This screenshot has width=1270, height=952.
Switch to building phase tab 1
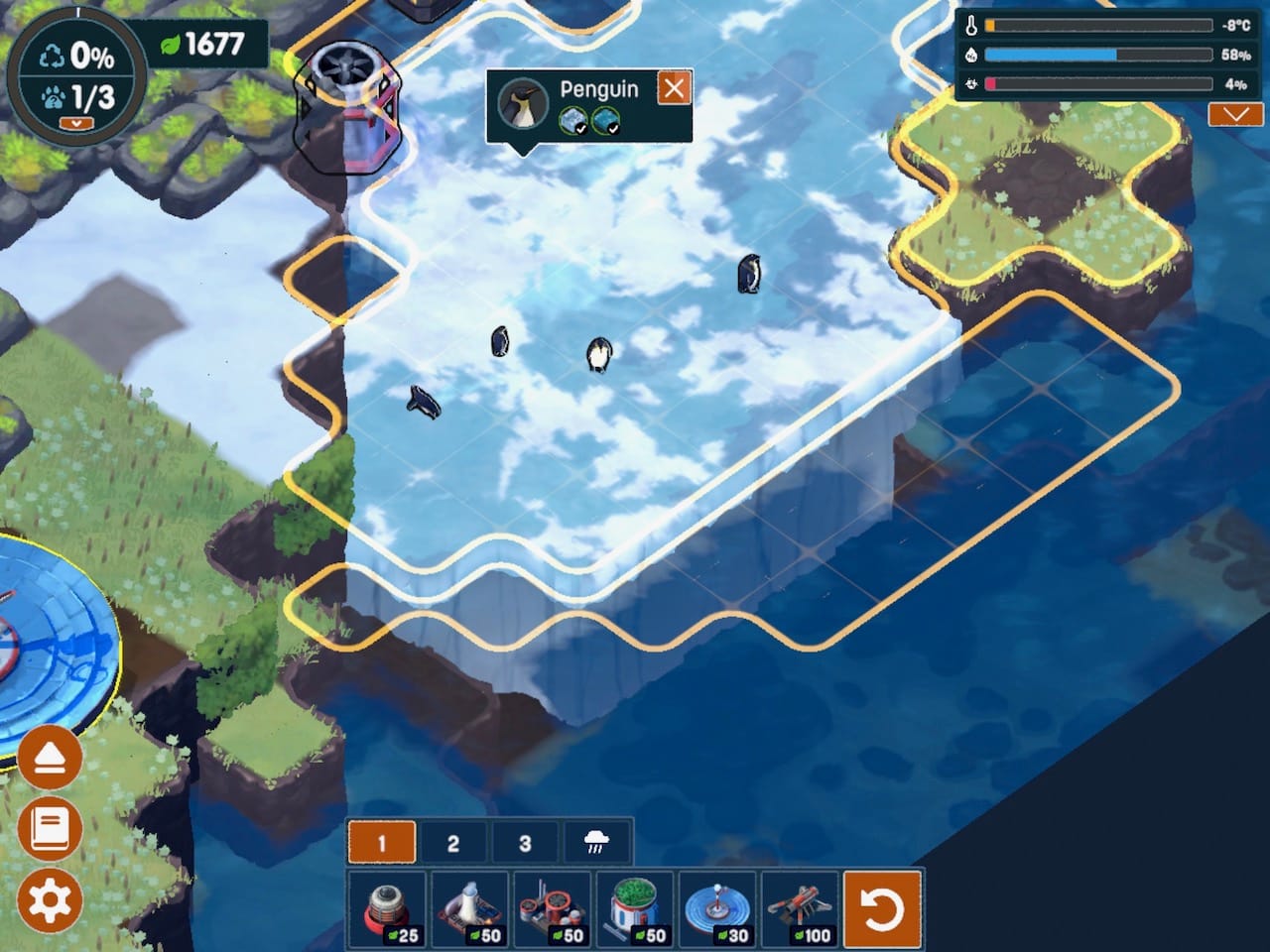382,843
